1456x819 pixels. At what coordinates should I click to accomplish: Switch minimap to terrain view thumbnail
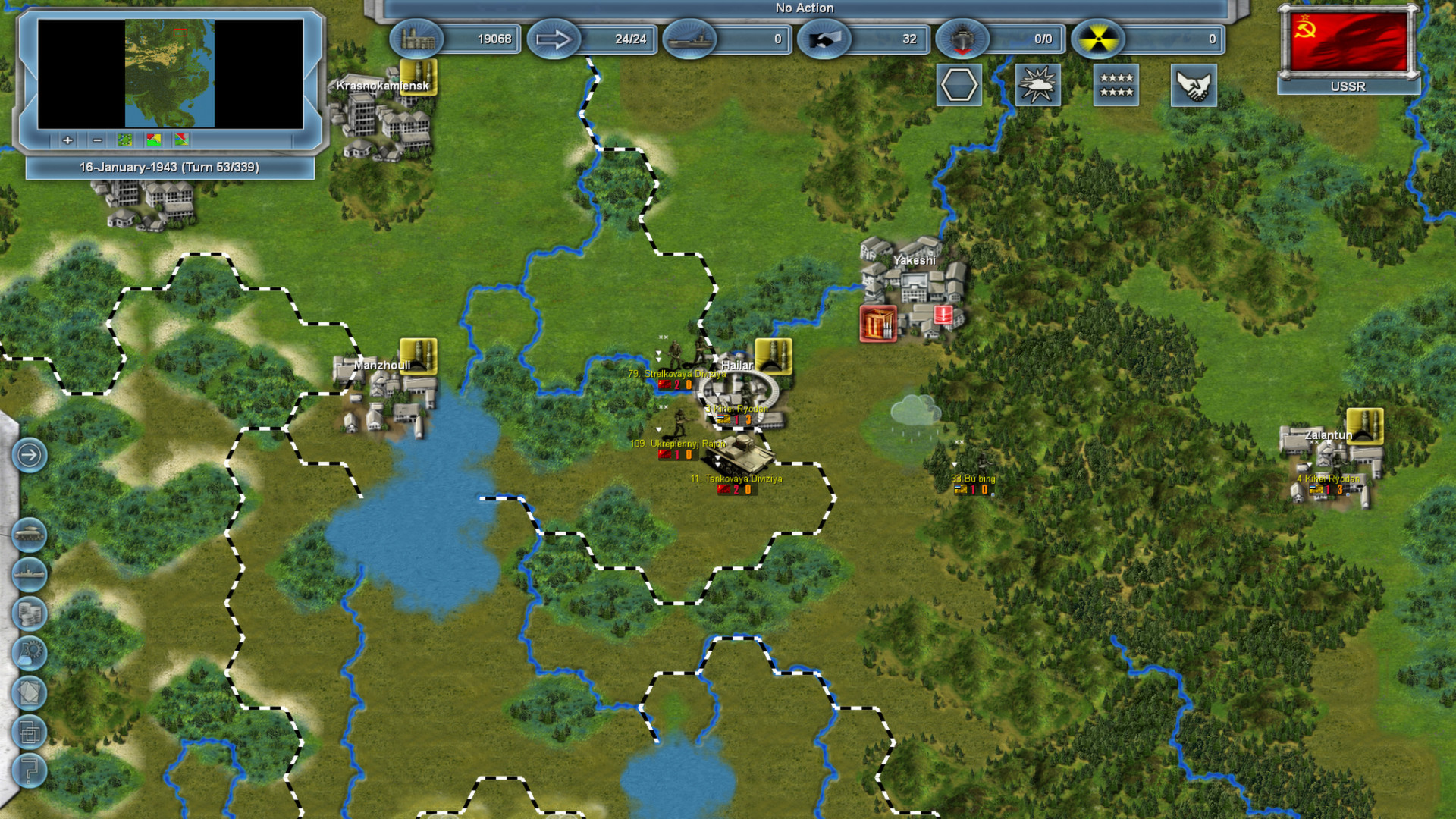124,140
